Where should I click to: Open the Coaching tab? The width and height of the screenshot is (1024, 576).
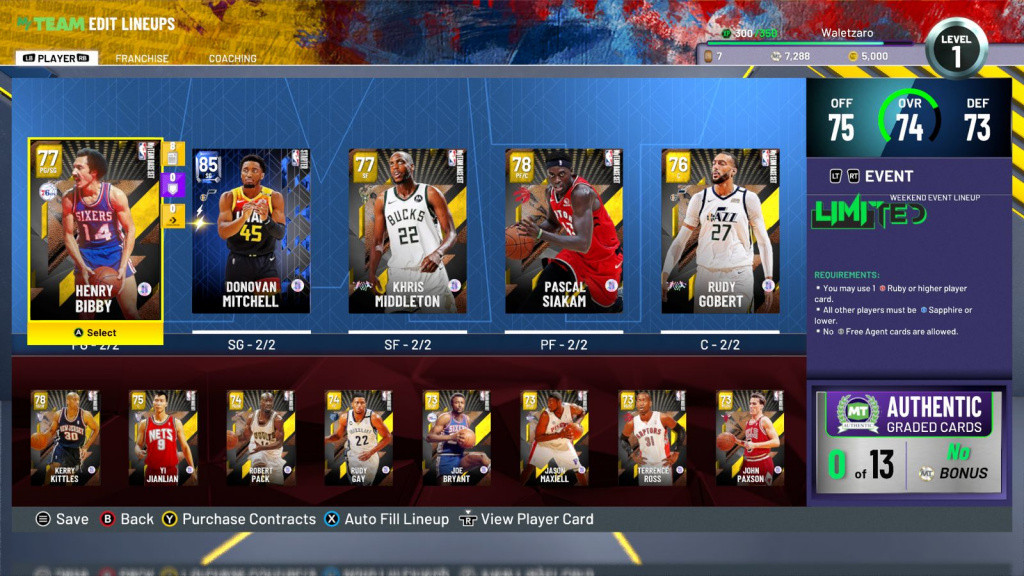point(232,58)
